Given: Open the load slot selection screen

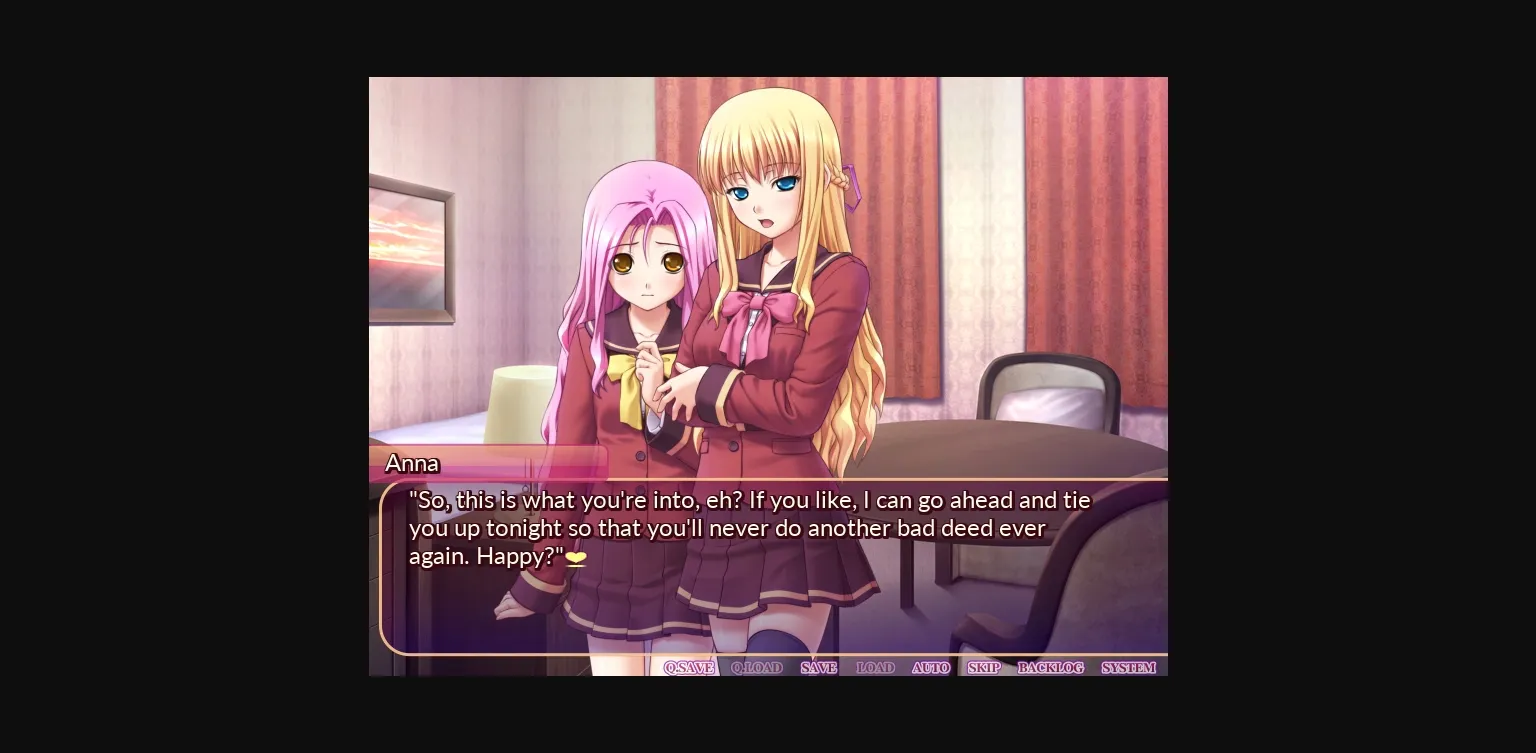Looking at the screenshot, I should click(875, 667).
